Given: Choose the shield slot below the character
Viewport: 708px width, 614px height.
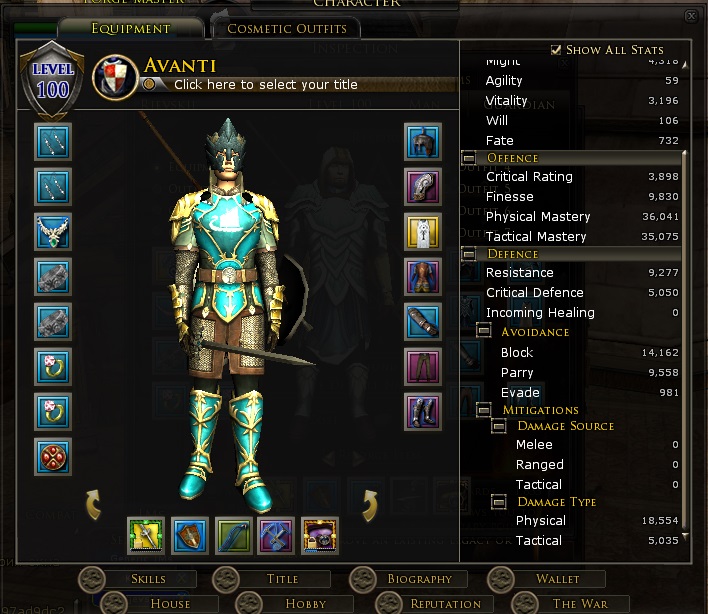Looking at the screenshot, I should [x=190, y=535].
